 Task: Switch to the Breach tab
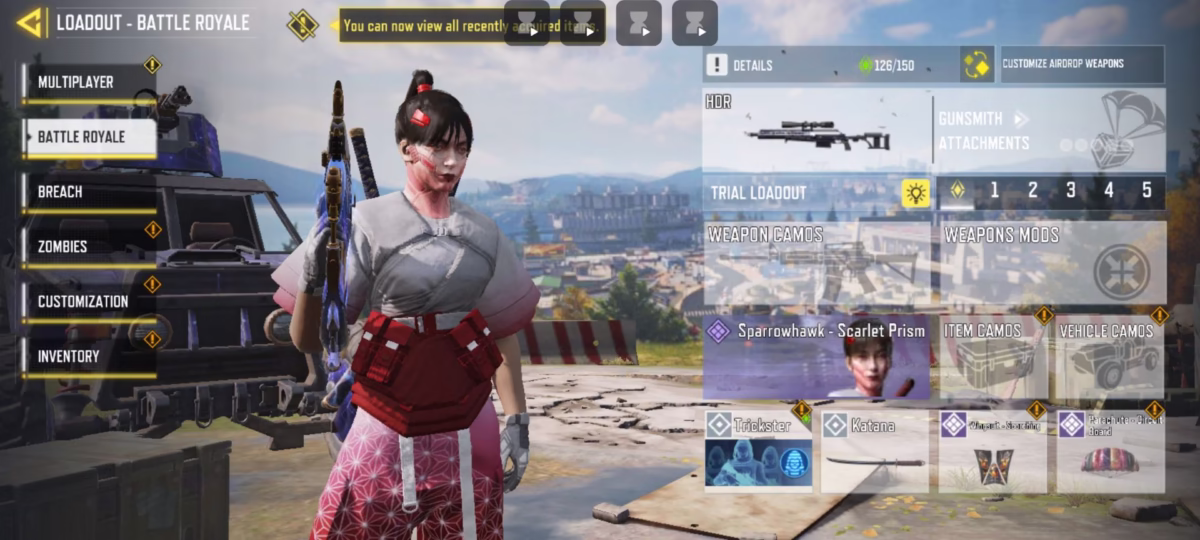pos(88,192)
